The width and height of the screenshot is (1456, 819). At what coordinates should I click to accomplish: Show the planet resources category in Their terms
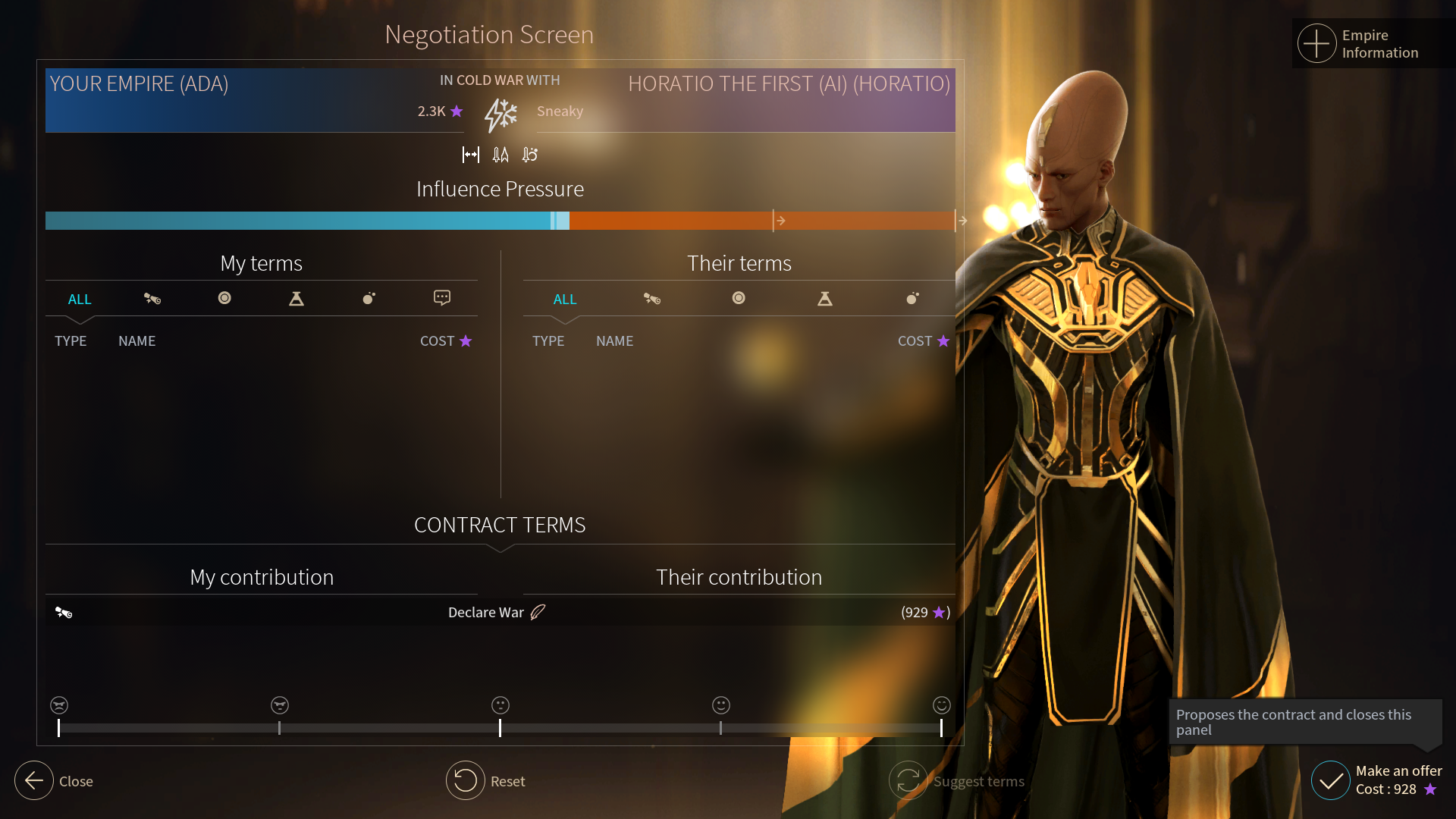[912, 298]
